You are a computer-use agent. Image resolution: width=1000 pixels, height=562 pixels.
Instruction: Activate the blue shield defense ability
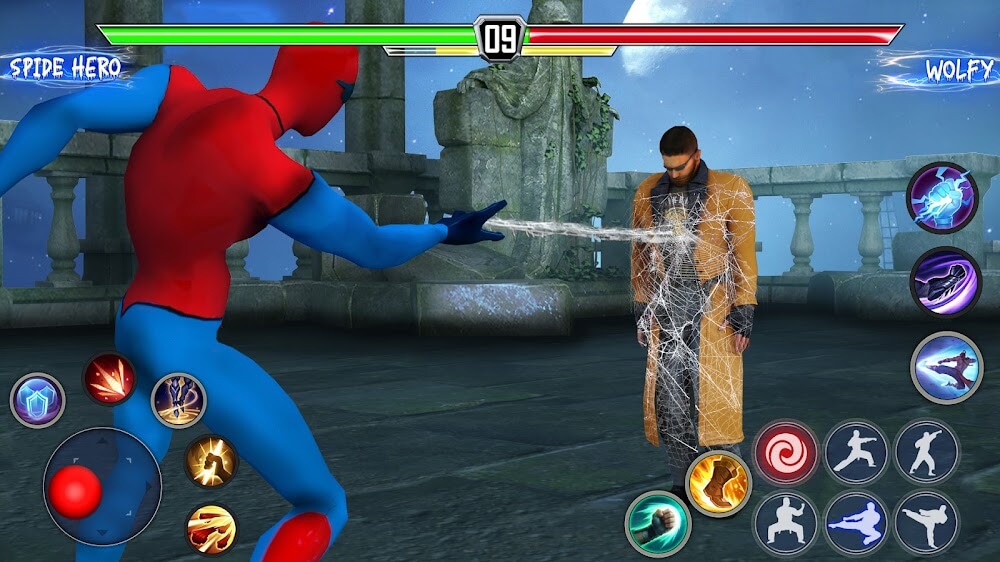click(38, 400)
